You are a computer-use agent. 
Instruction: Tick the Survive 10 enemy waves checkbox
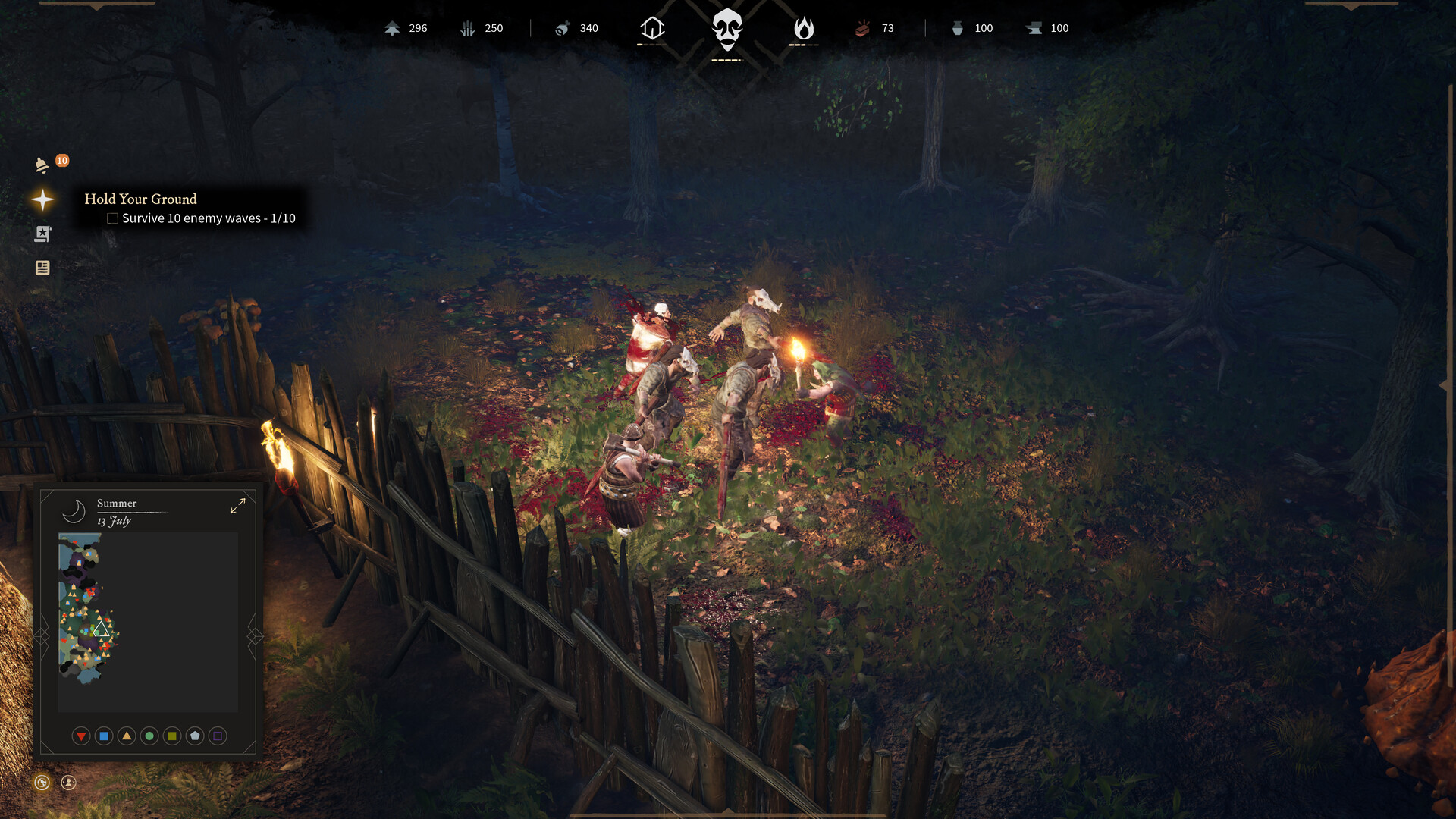click(112, 218)
